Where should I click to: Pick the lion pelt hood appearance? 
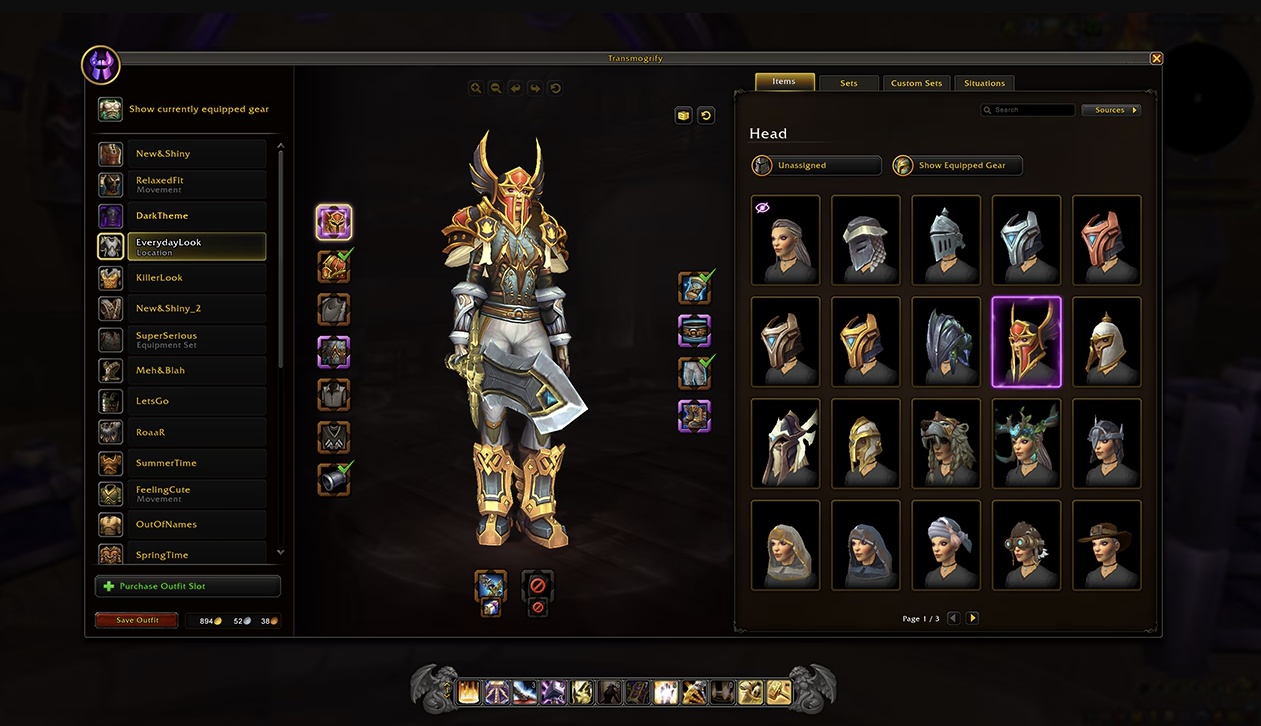click(946, 442)
